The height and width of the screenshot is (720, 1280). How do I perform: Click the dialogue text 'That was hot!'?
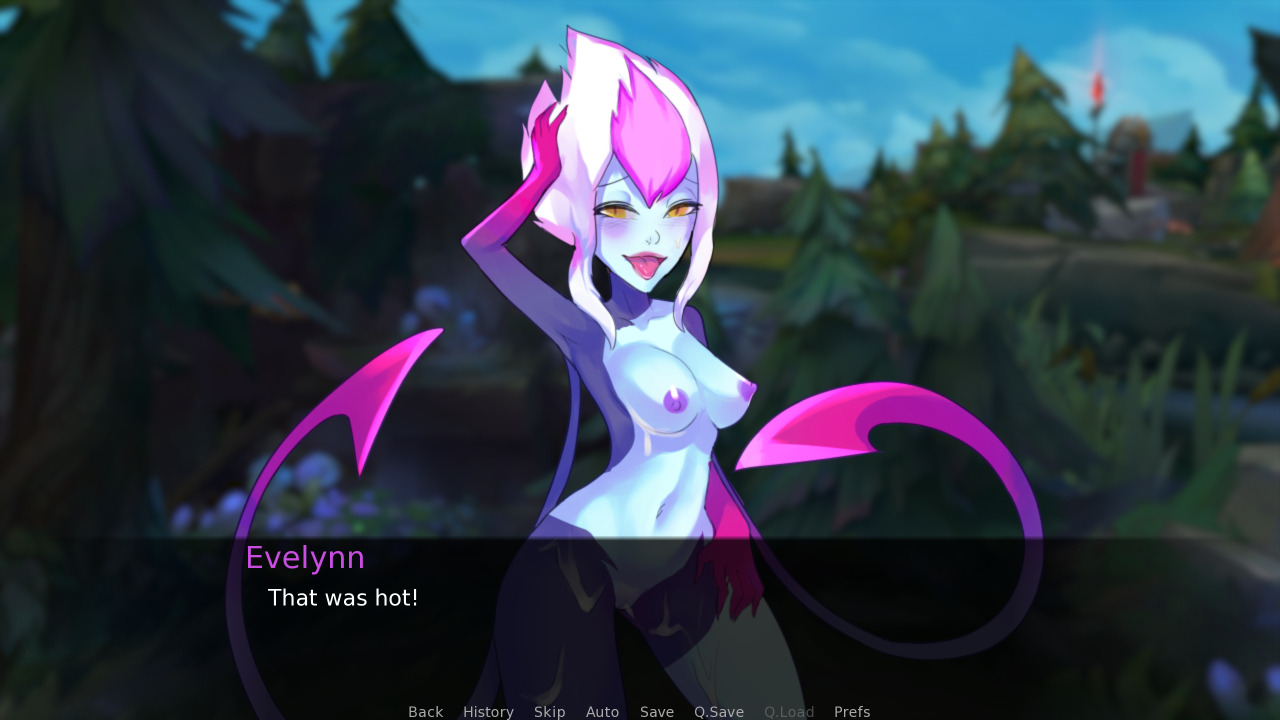pyautogui.click(x=343, y=597)
